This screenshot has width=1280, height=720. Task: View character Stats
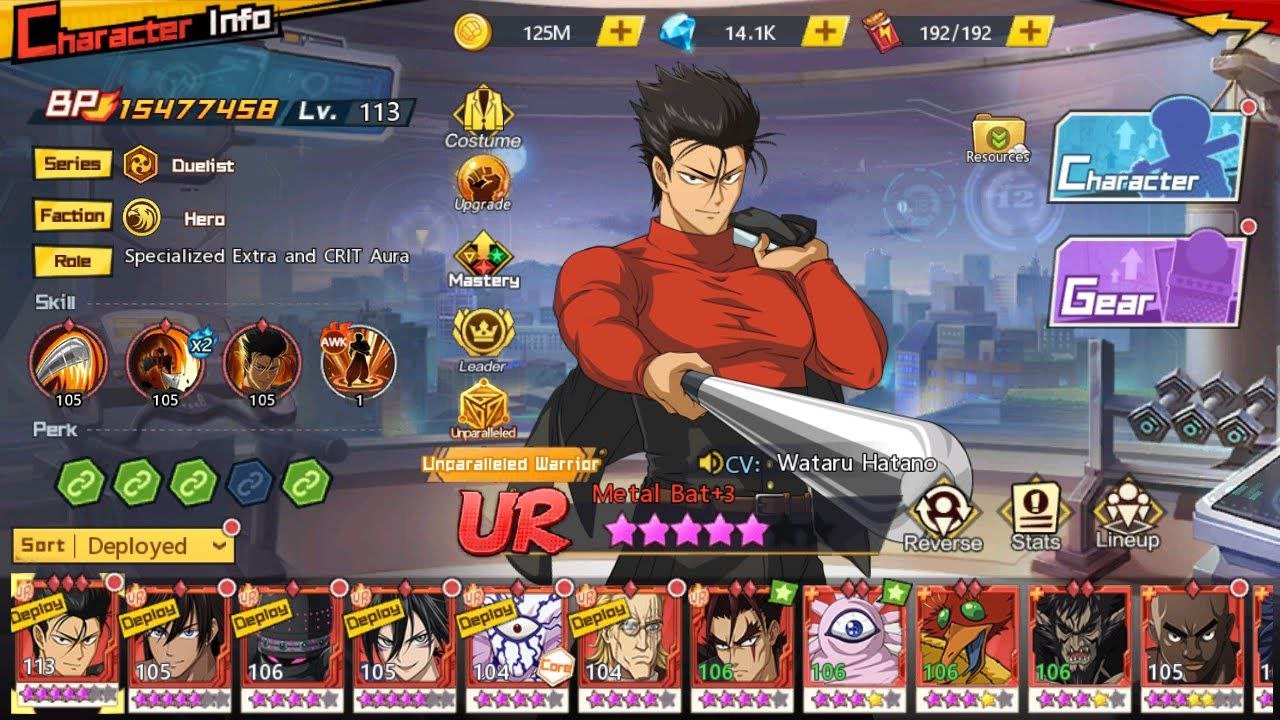(1035, 514)
